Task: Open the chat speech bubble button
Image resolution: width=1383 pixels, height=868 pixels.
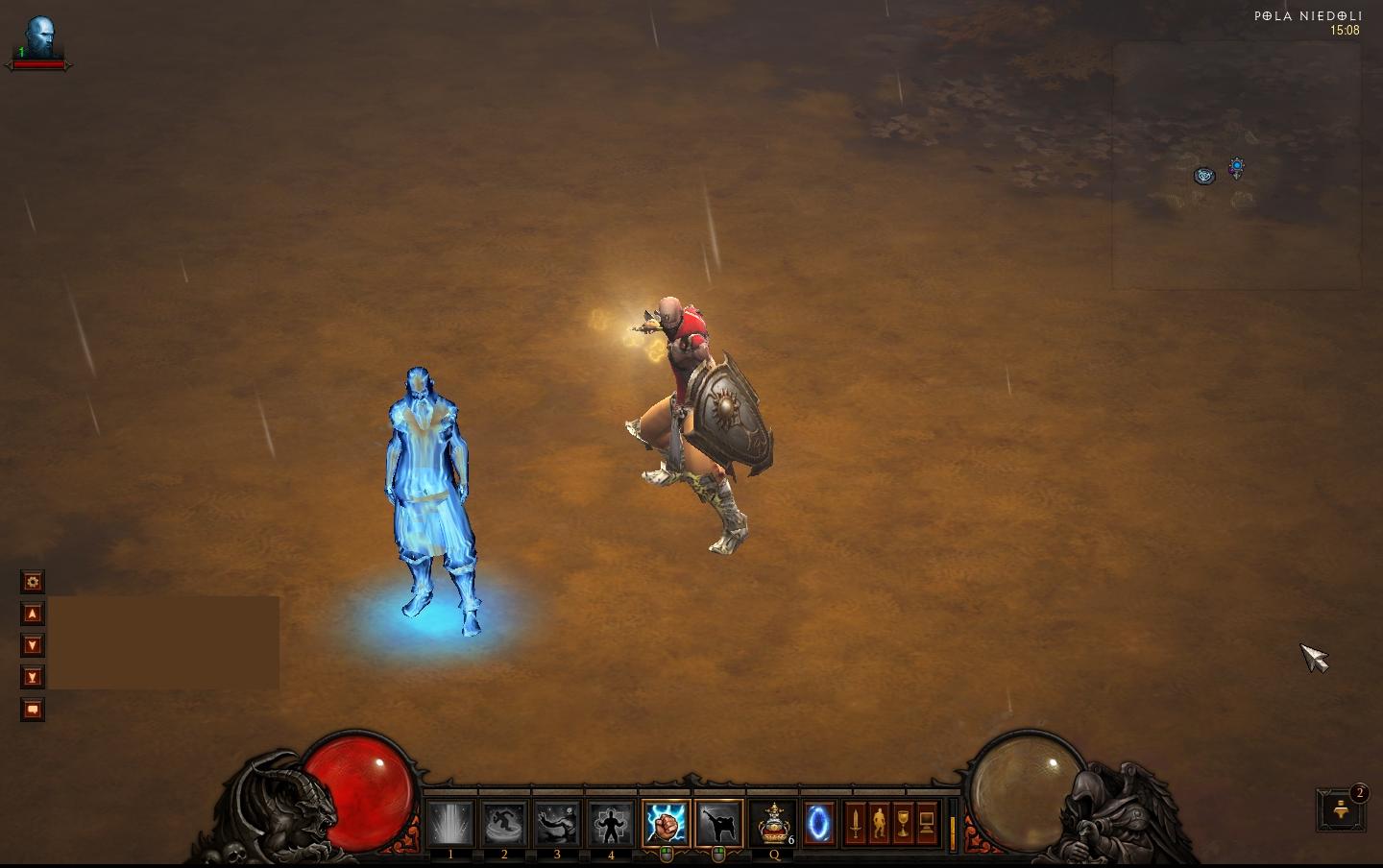Action: coord(33,710)
